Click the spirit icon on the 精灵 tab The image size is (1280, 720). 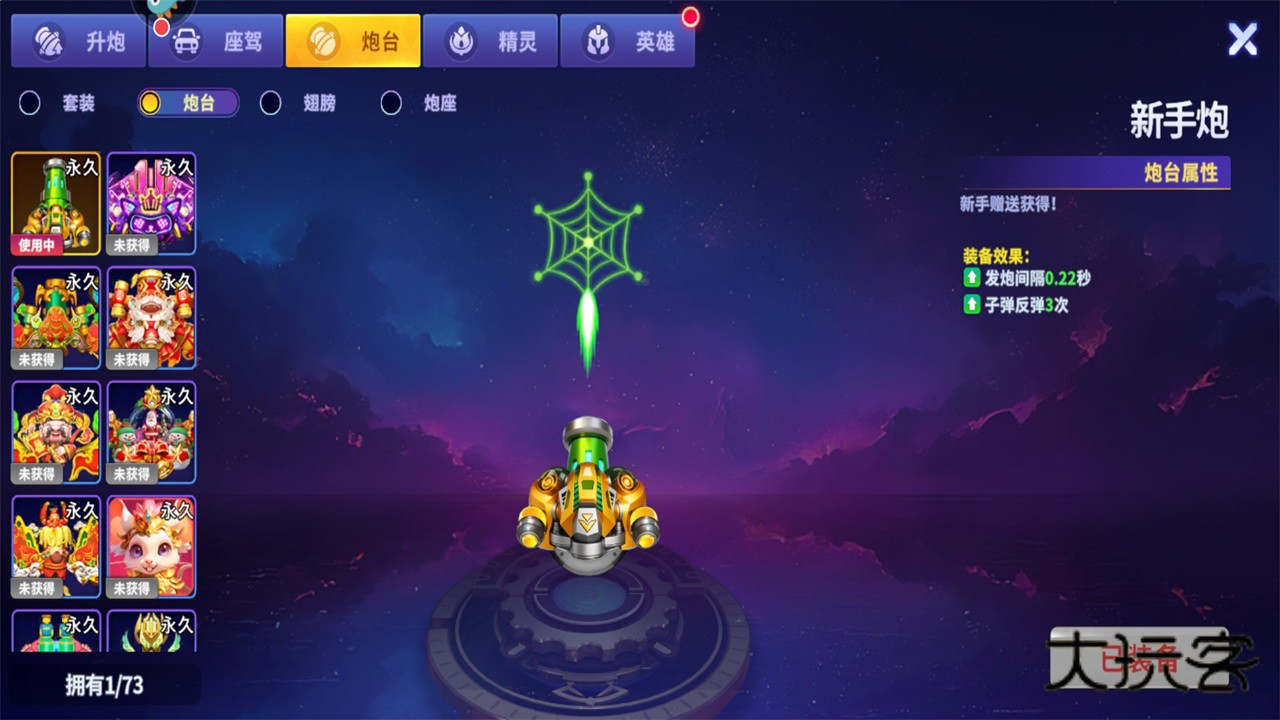(x=459, y=42)
